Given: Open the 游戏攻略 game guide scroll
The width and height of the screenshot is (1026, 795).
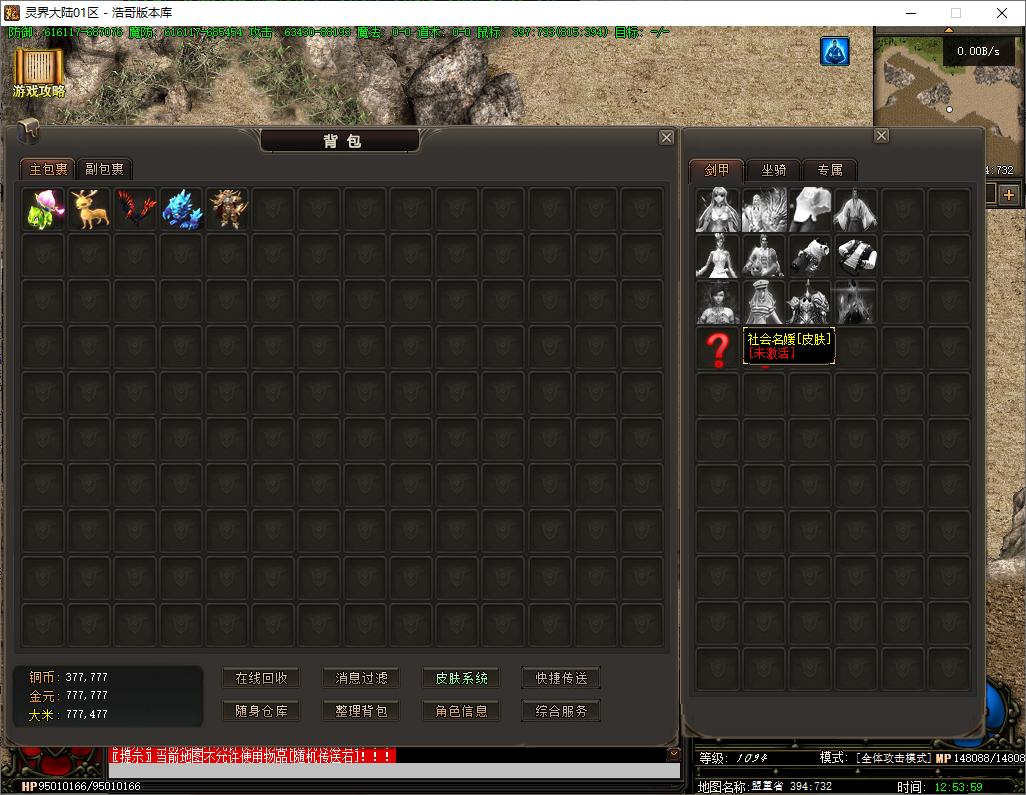Looking at the screenshot, I should (x=39, y=72).
